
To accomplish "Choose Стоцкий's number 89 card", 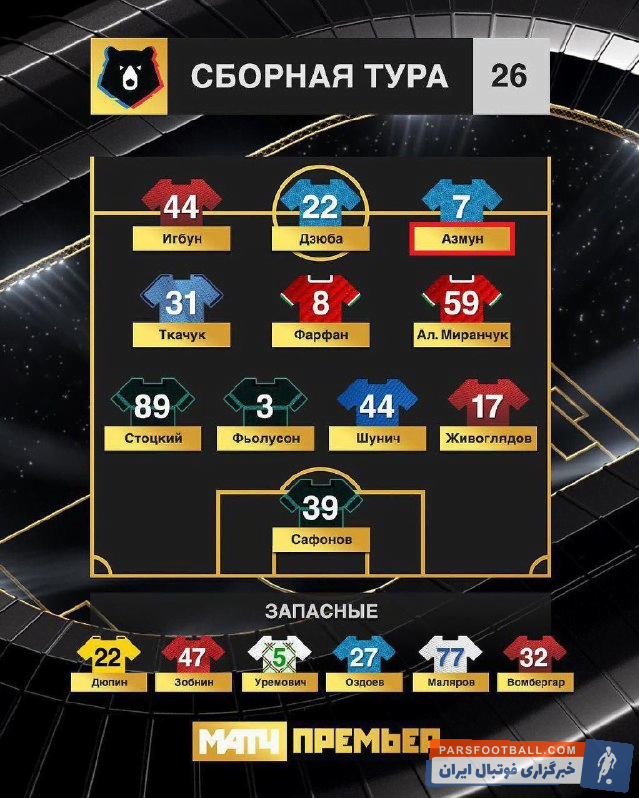I will click(152, 408).
